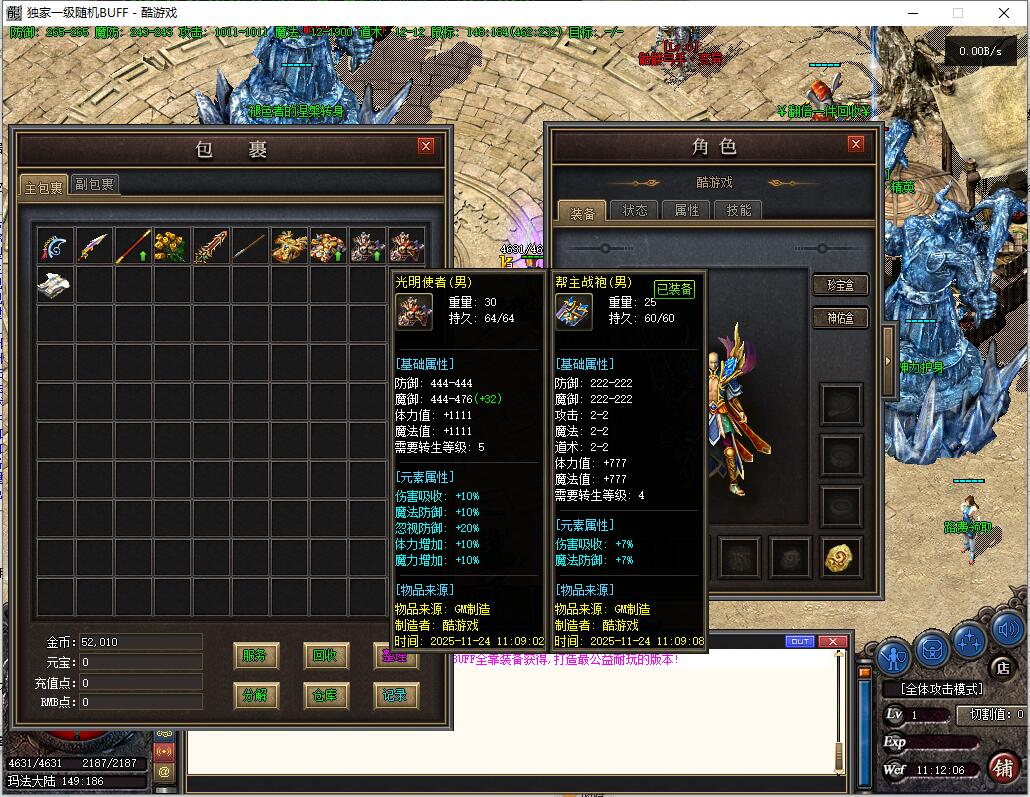Show the 属性 attributes tab
Screen dimensions: 1030x797
(687, 210)
